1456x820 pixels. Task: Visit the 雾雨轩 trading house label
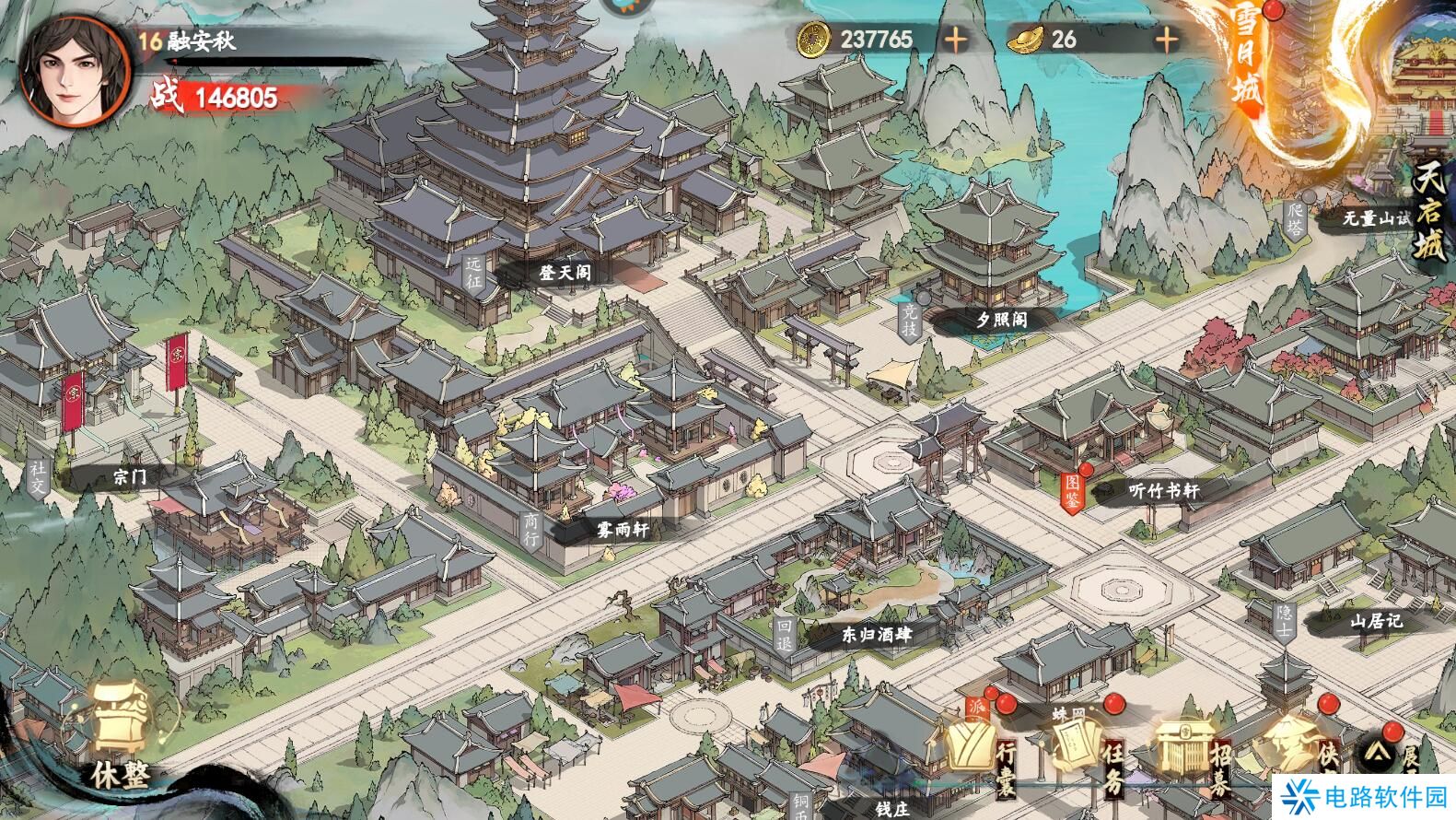coord(622,530)
